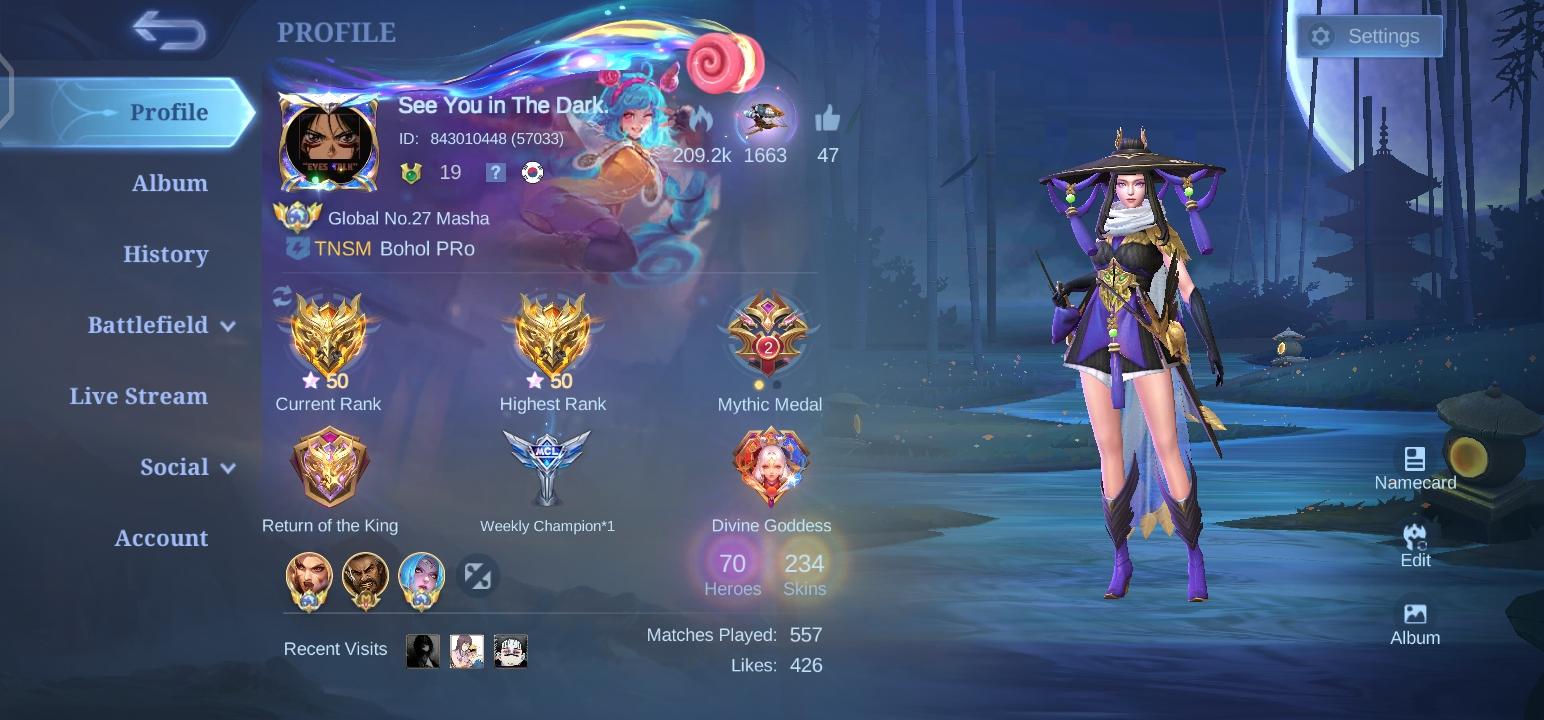Open the Album icon on the right
1544x720 pixels.
[1415, 614]
